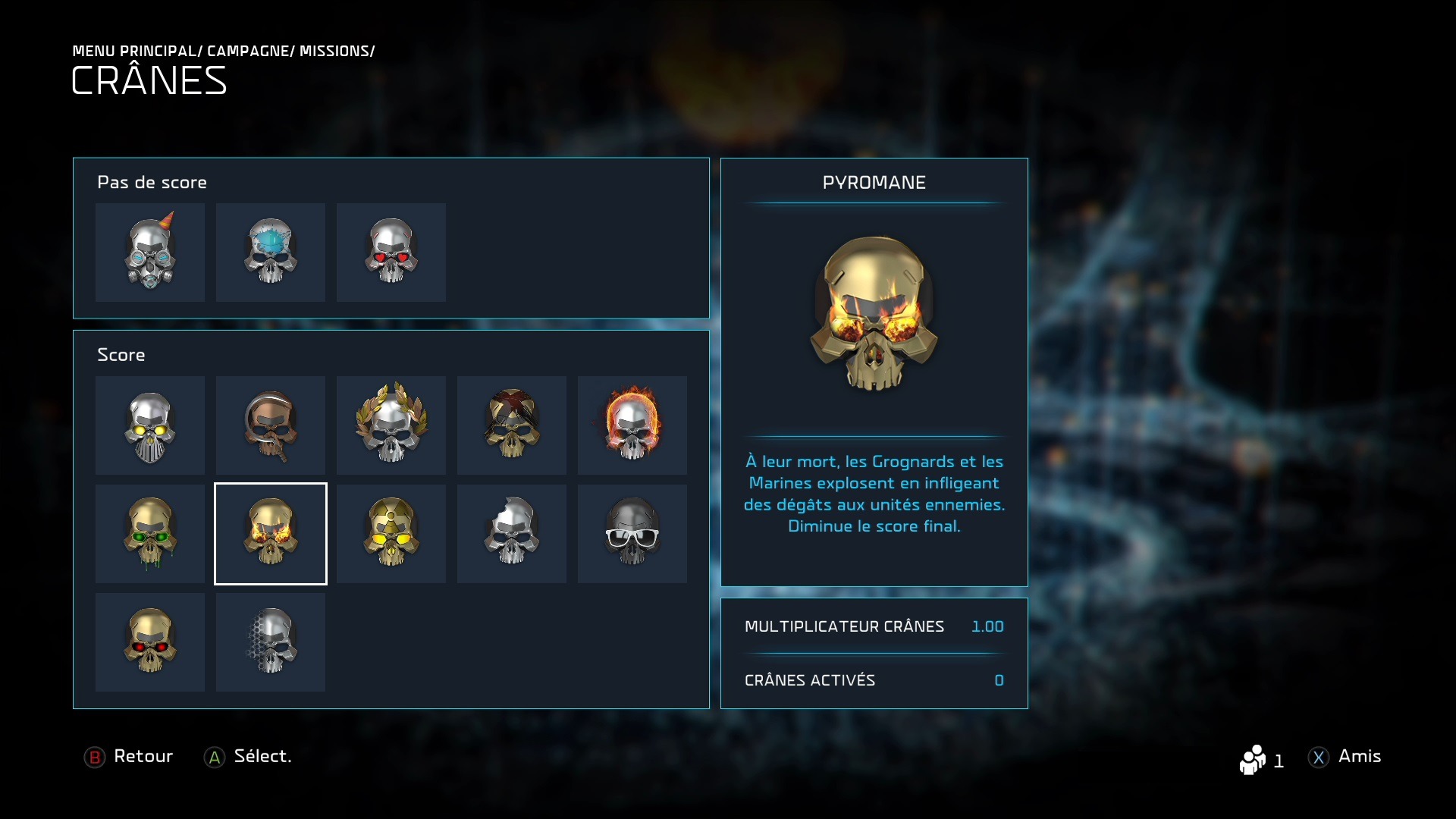Select the cracked silver skull
This screenshot has width=1456, height=819.
[x=512, y=534]
